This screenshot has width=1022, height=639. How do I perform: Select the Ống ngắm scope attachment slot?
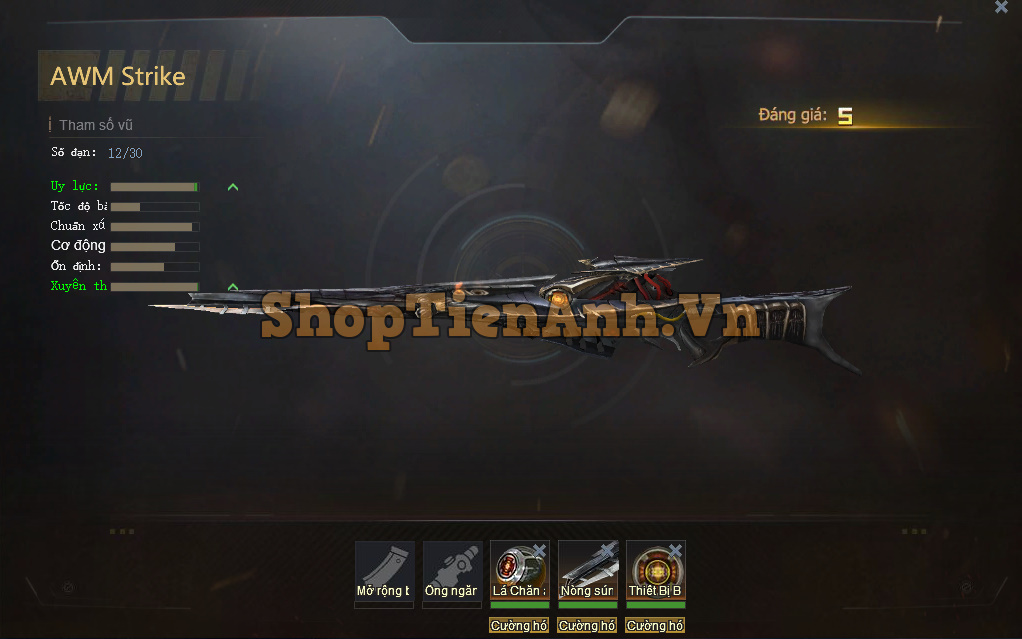(452, 569)
